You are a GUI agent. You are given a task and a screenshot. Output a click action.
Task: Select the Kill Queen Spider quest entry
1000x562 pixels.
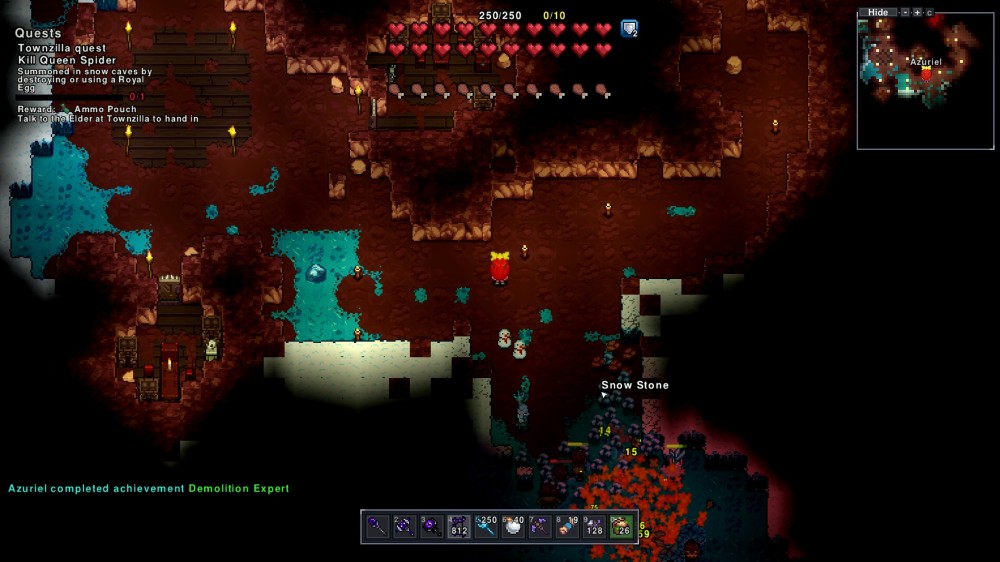[67, 61]
